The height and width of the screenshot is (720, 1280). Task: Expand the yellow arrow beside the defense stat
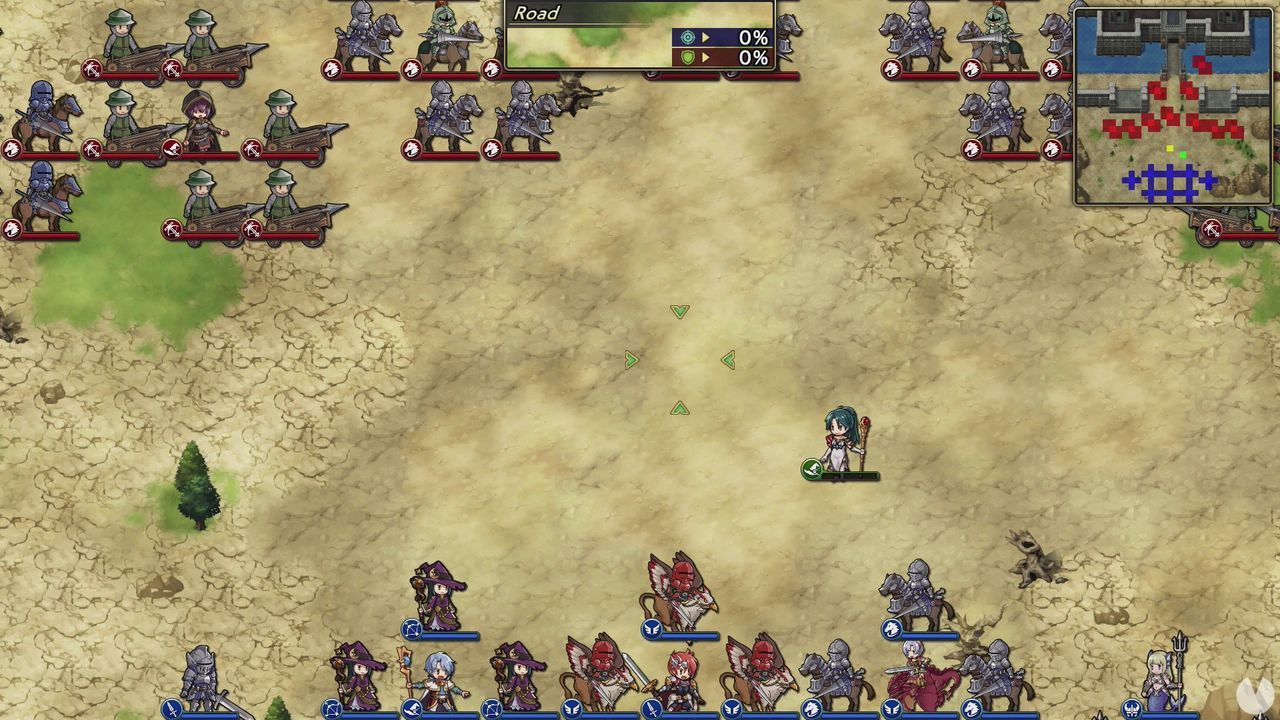point(705,55)
